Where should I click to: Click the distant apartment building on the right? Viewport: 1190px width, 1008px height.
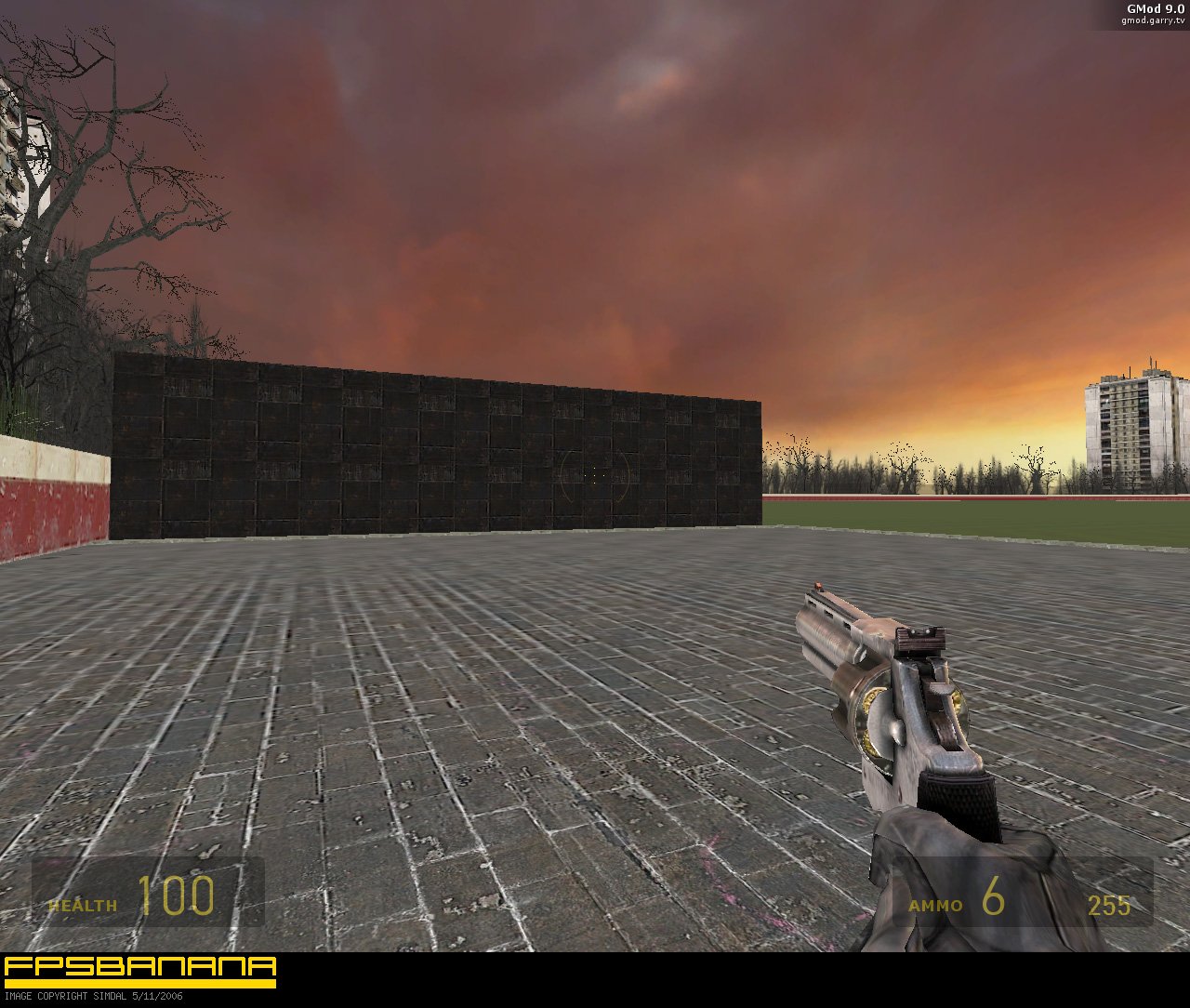click(x=1125, y=423)
